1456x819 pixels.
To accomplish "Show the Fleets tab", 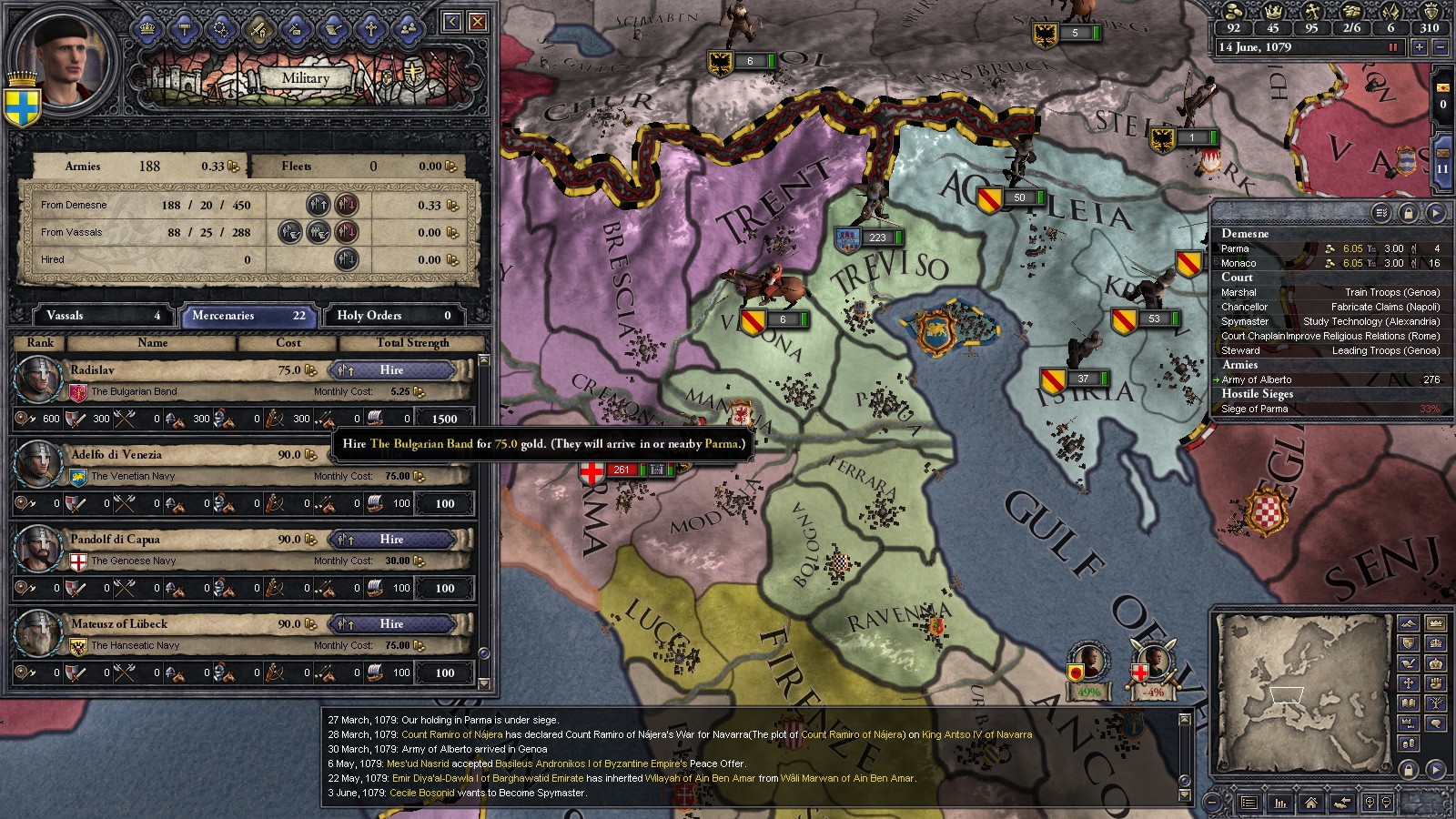I will click(357, 167).
